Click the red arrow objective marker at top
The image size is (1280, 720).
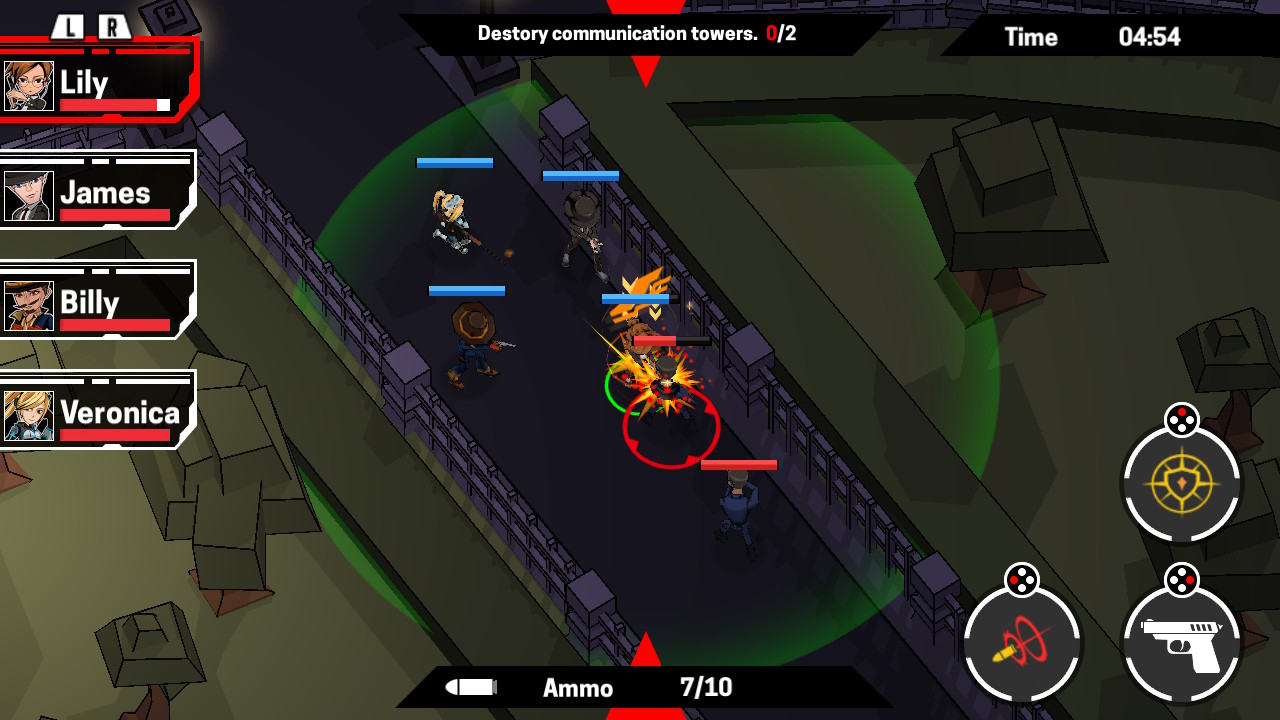(x=645, y=65)
